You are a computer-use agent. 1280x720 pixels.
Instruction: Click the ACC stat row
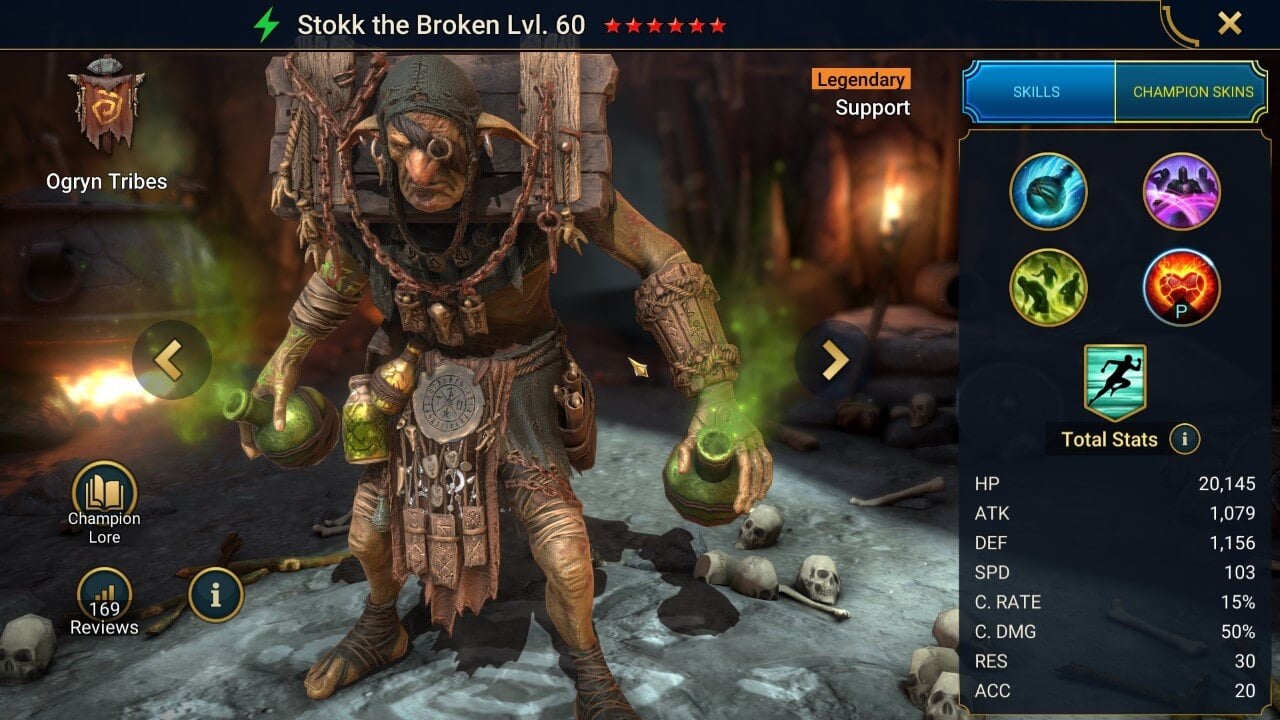tap(1110, 691)
